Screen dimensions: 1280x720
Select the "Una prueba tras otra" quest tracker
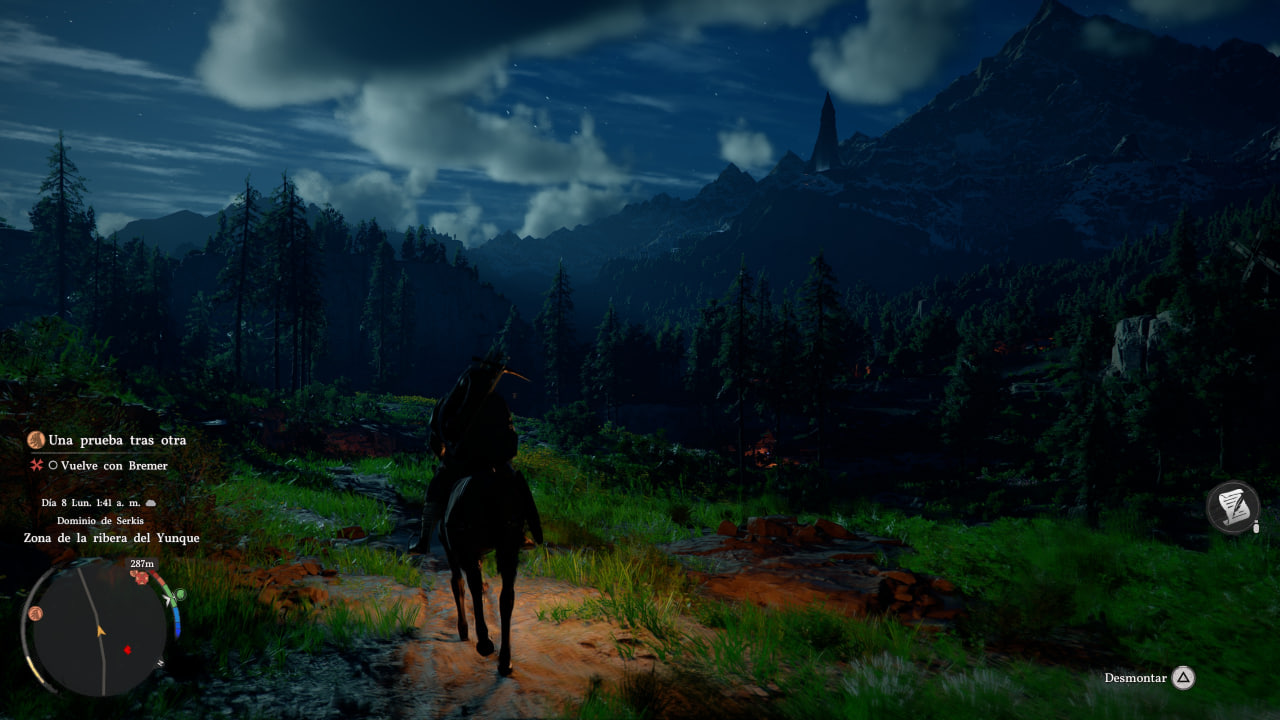pyautogui.click(x=116, y=440)
